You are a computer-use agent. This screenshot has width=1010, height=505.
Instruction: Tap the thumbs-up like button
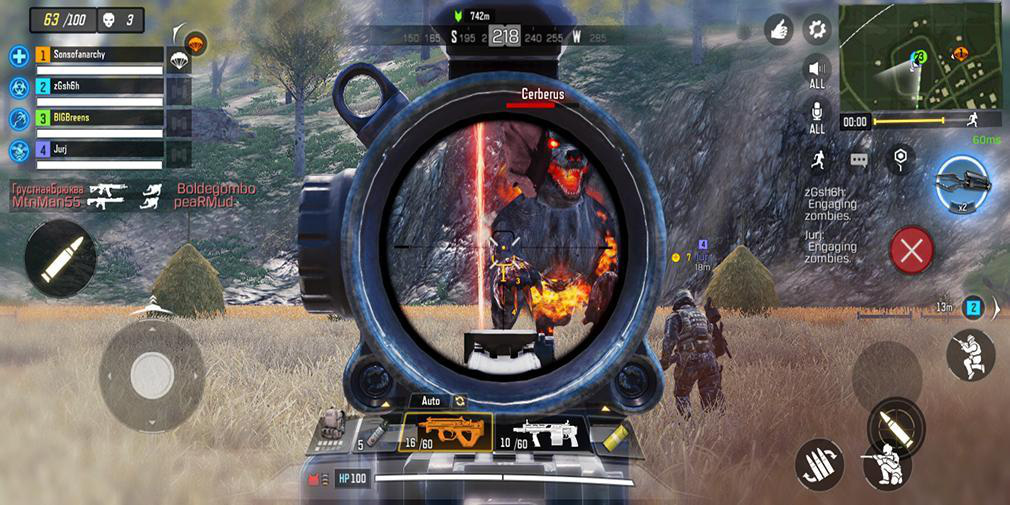point(779,29)
